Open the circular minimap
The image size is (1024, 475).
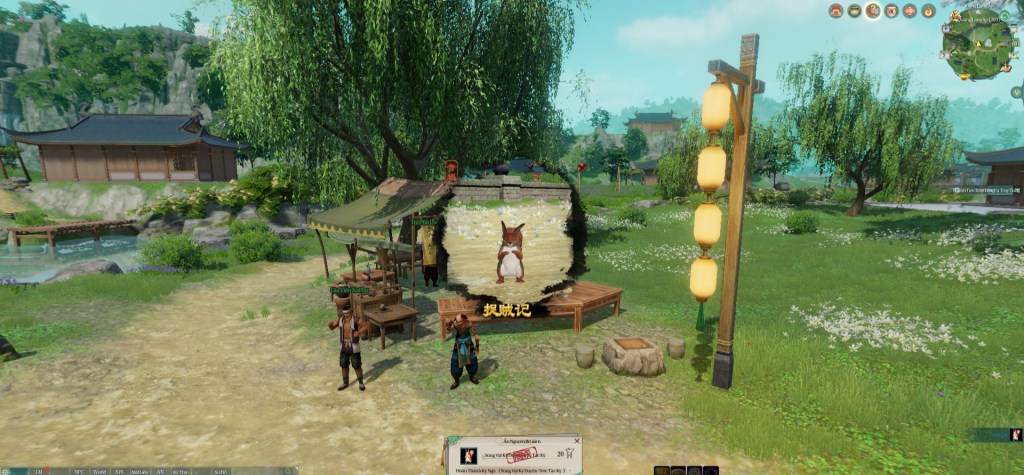[976, 43]
